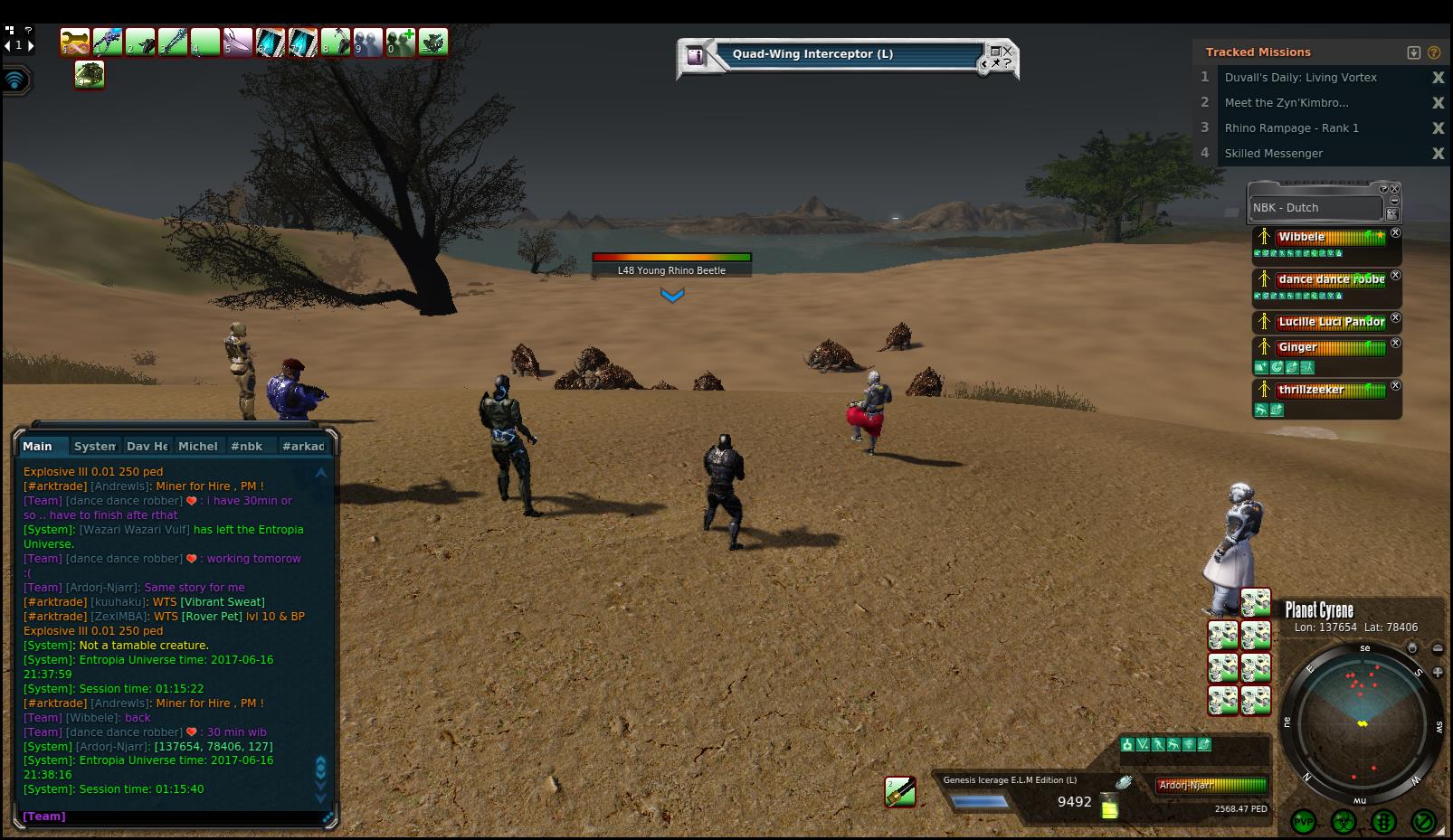Image resolution: width=1453 pixels, height=840 pixels.
Task: Remove thrillzeeker from the team list
Action: (x=1395, y=386)
